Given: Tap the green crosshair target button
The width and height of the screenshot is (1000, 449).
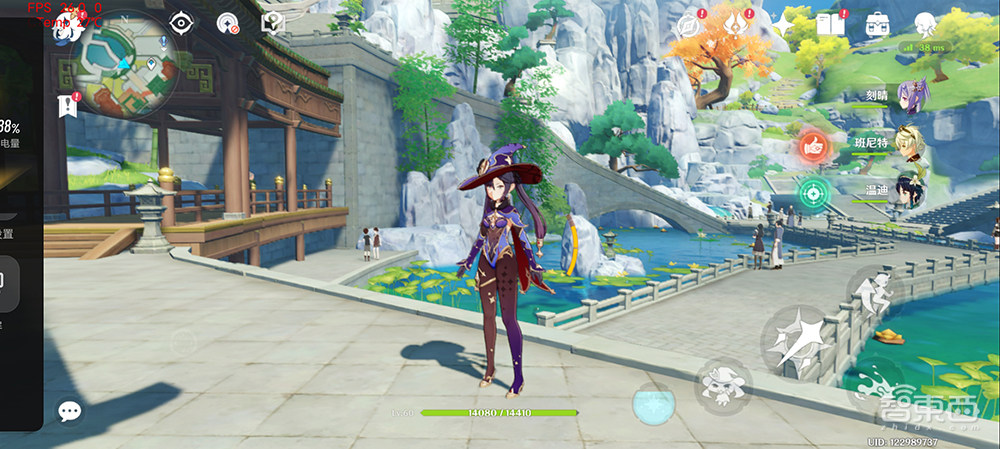Looking at the screenshot, I should tap(814, 190).
